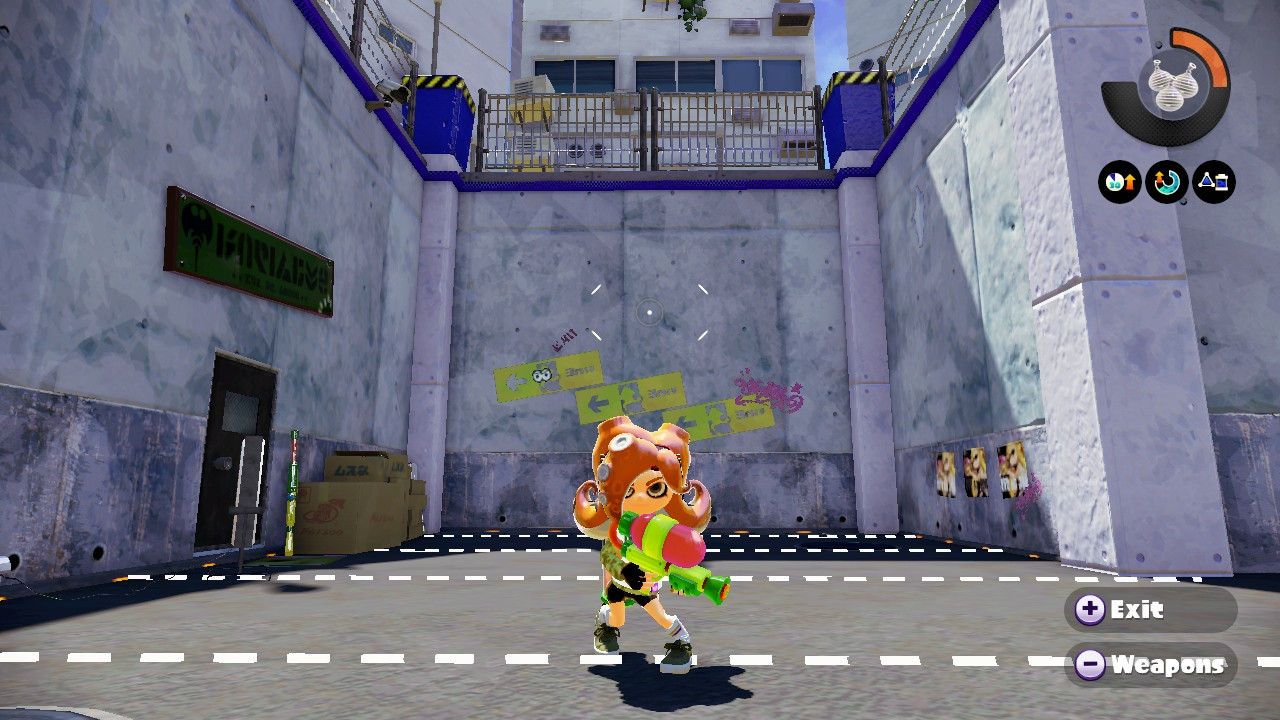Screen dimensions: 1280x720
Task: Click the minus icon on the Weapons button
Action: point(1090,665)
